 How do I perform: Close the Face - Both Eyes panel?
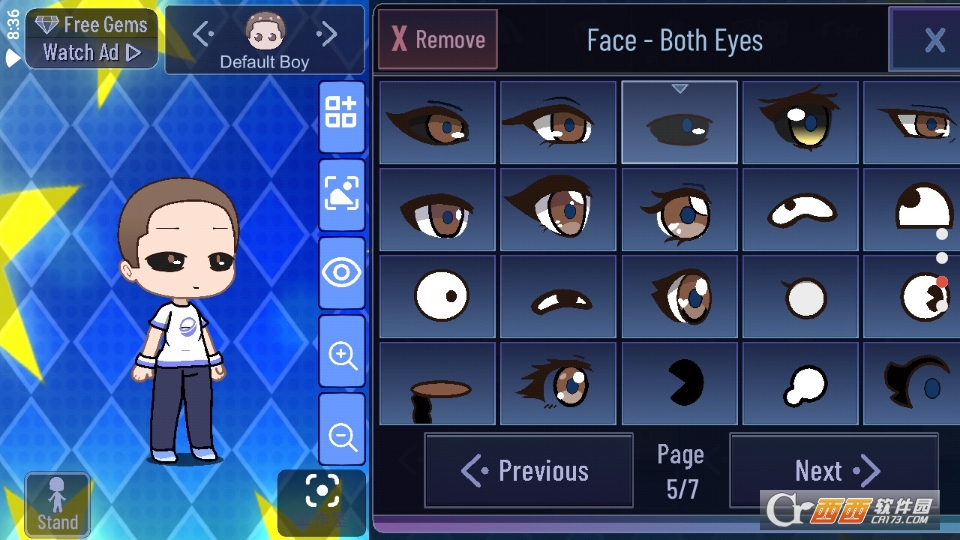point(933,40)
